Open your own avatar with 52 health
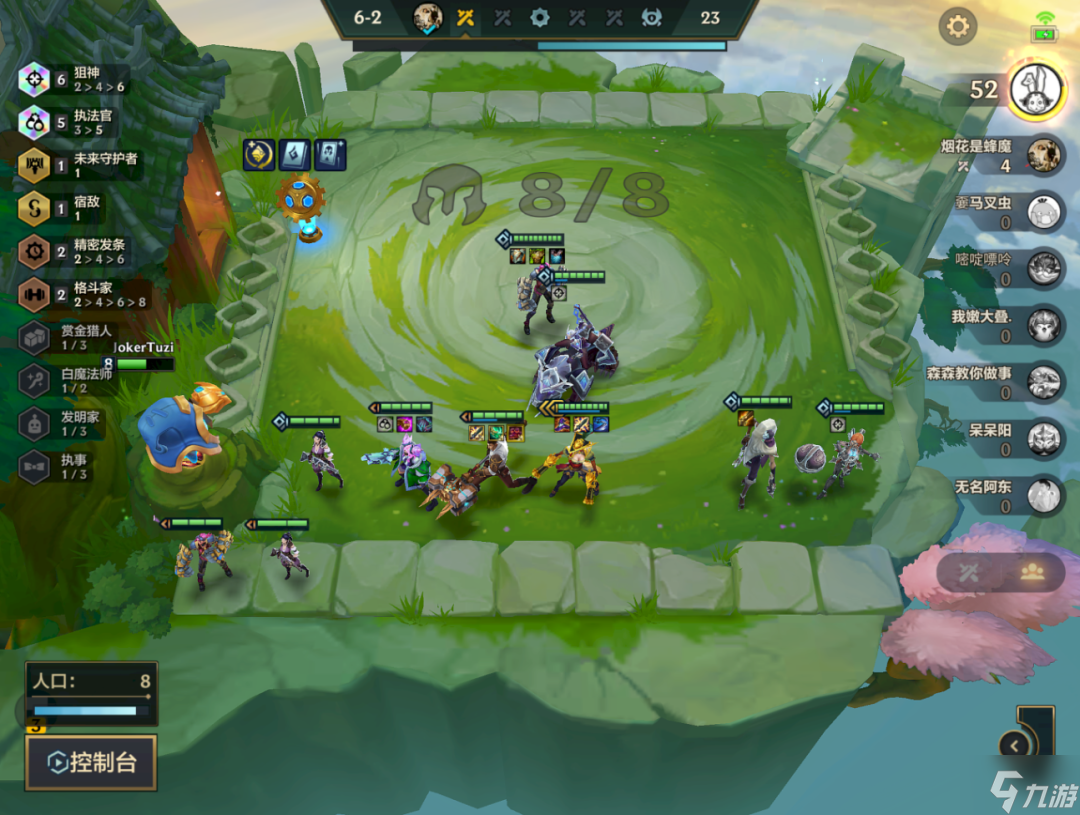The height and width of the screenshot is (815, 1080). (1034, 89)
